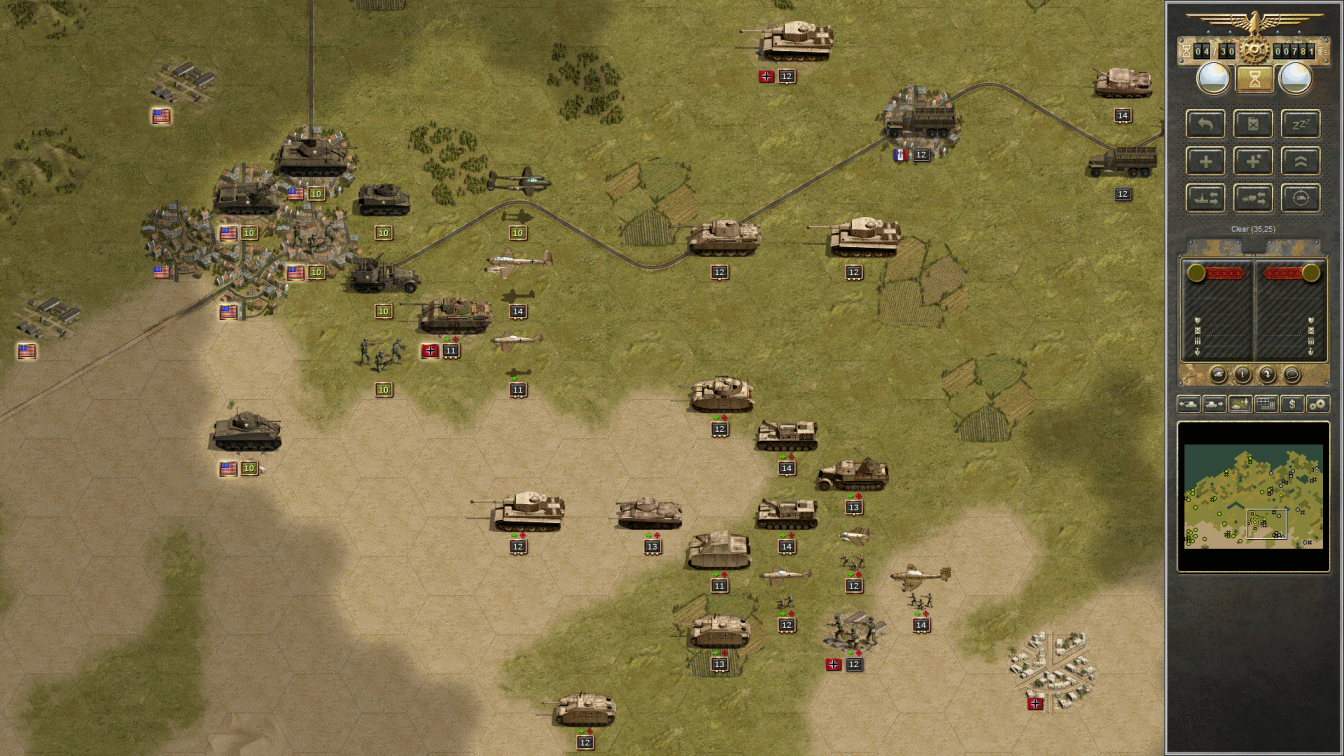Select the previous unit with left-arrow tank
The image size is (1344, 756).
[x=1188, y=404]
